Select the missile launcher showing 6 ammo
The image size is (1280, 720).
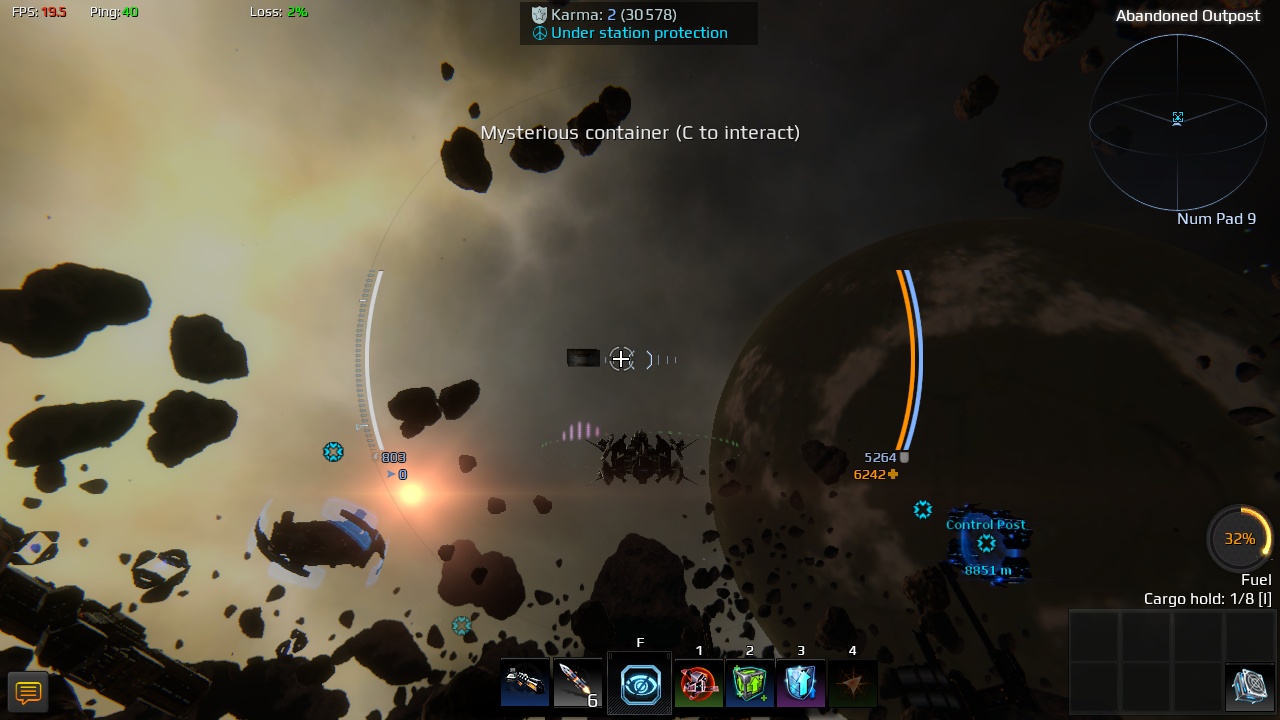tap(578, 683)
